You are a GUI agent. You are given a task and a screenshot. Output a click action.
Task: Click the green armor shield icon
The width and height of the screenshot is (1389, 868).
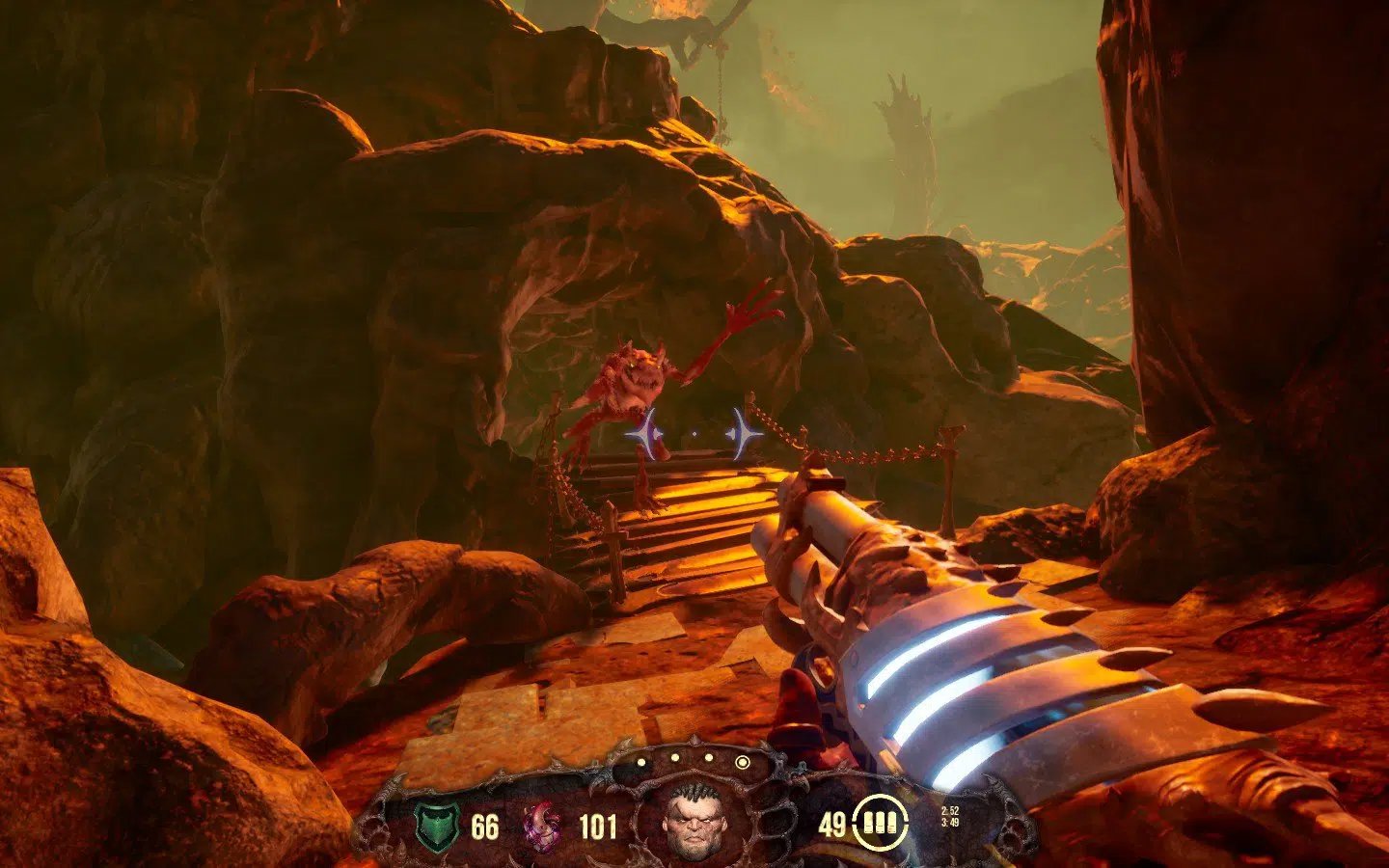[x=436, y=827]
